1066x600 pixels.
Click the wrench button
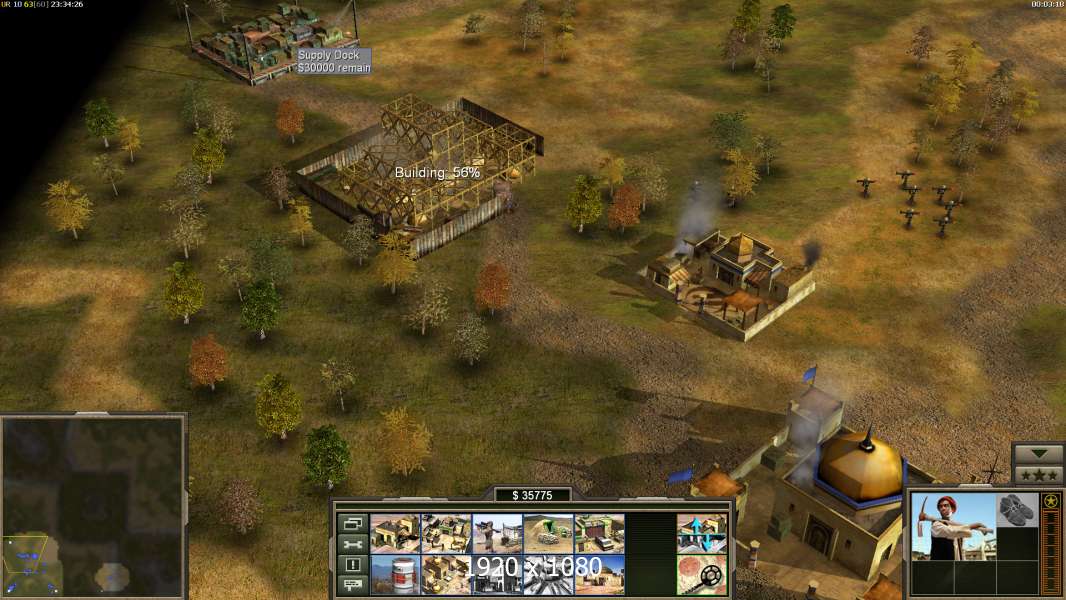tap(351, 544)
